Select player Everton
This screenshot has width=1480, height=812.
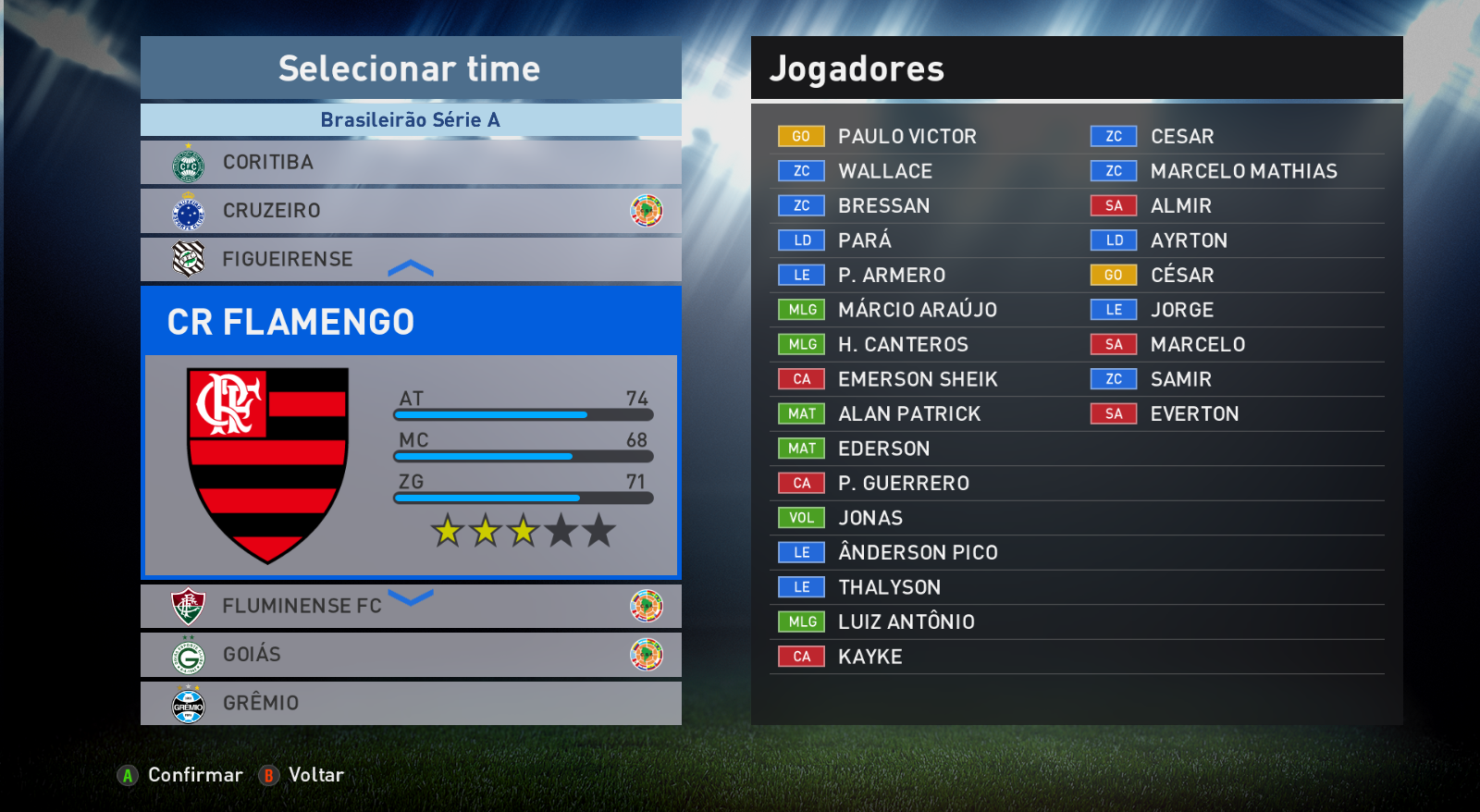pyautogui.click(x=1194, y=414)
